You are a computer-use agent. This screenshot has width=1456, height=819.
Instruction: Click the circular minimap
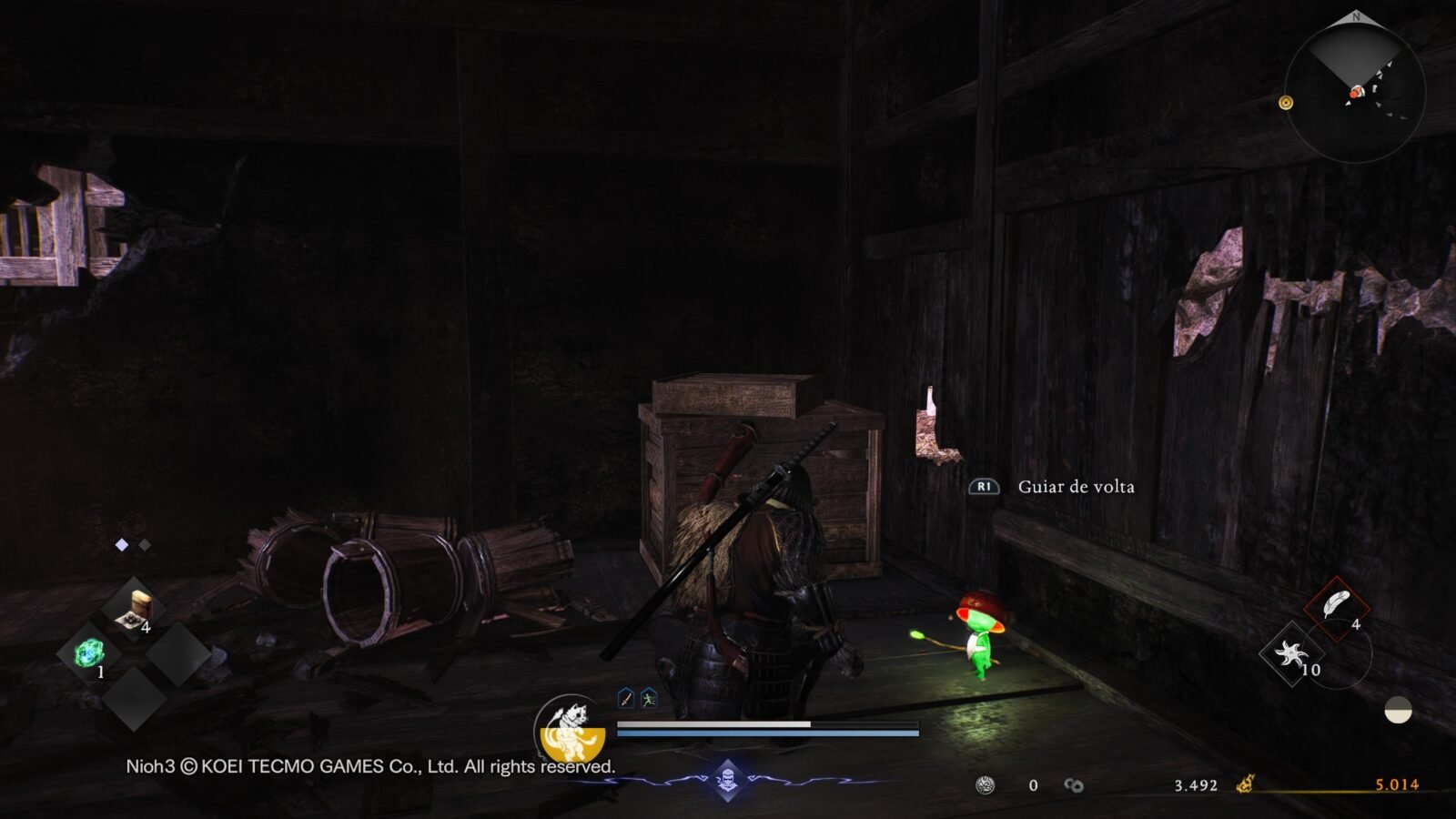tap(1355, 92)
